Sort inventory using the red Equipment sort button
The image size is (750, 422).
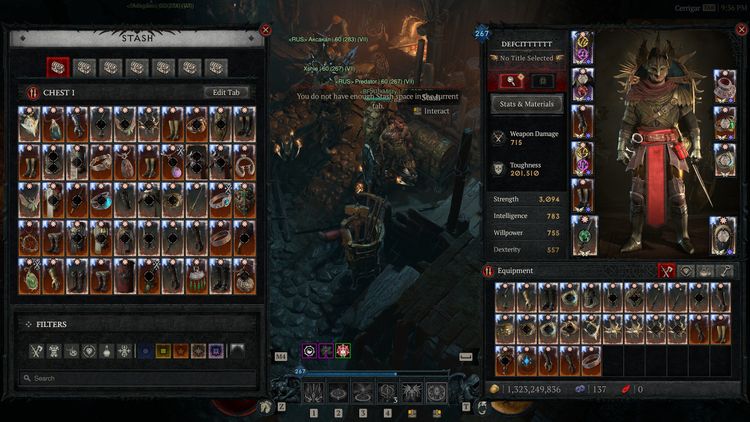pos(488,270)
